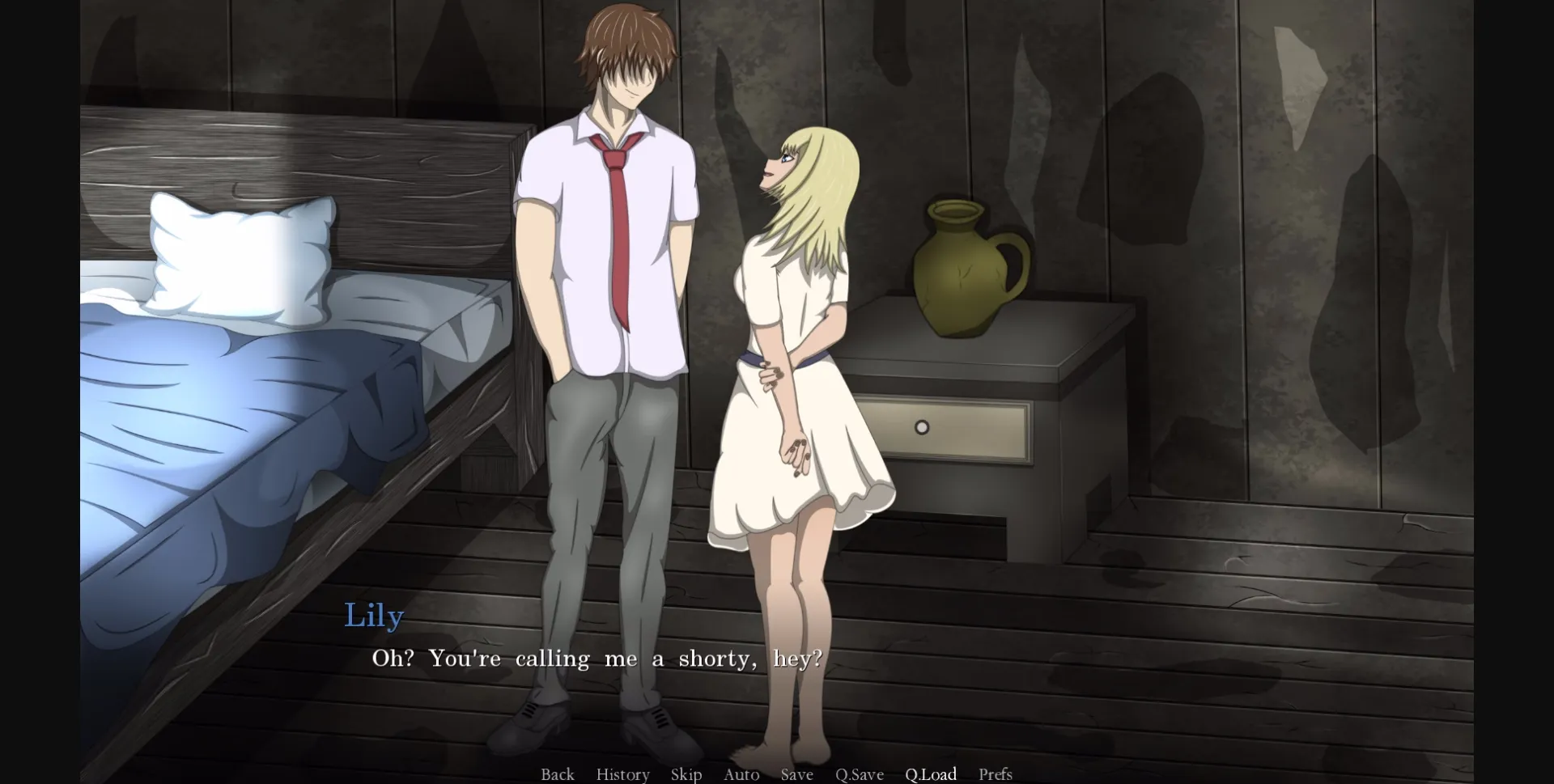This screenshot has height=784, width=1554.
Task: Open the History screen
Action: tap(622, 774)
